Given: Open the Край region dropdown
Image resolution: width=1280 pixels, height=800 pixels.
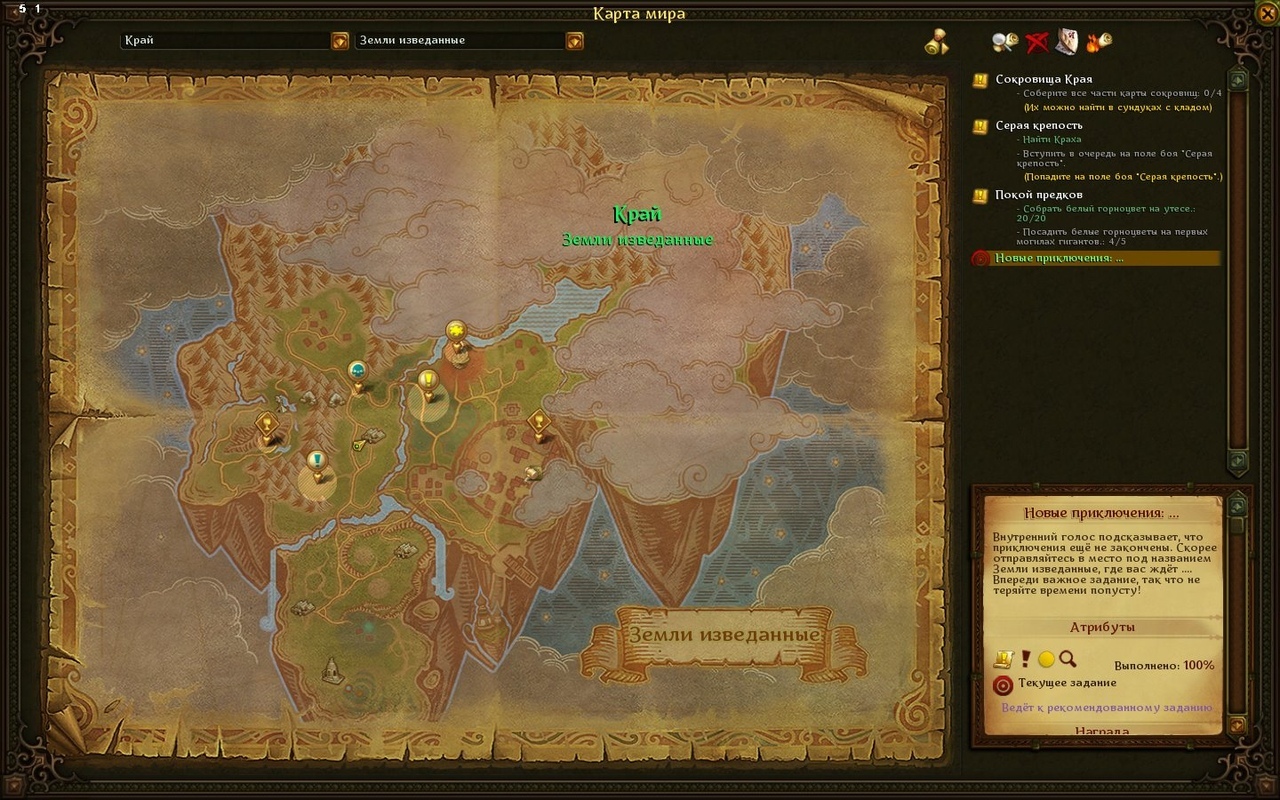Looking at the screenshot, I should (339, 41).
